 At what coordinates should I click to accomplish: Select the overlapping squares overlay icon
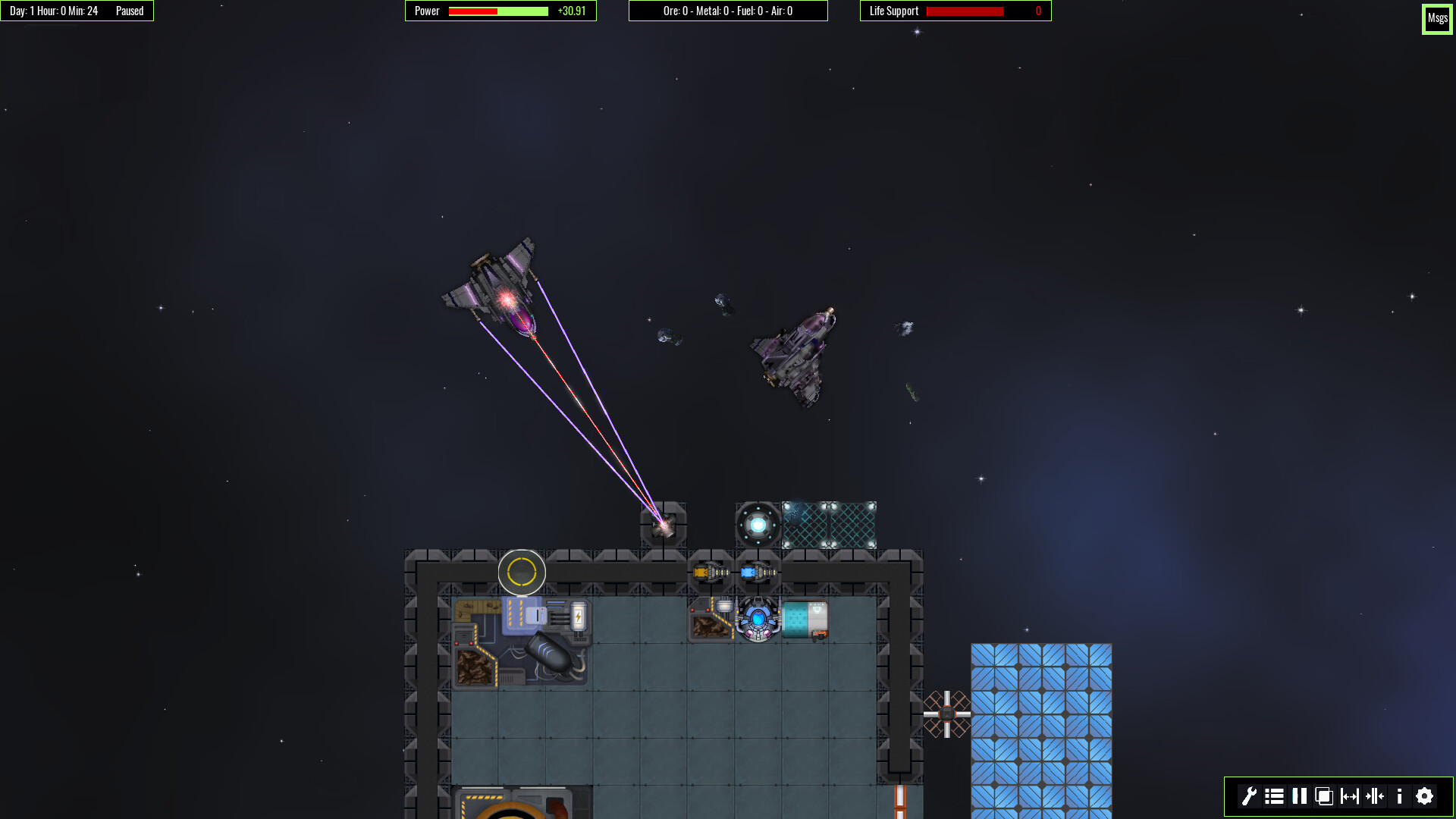pos(1324,797)
